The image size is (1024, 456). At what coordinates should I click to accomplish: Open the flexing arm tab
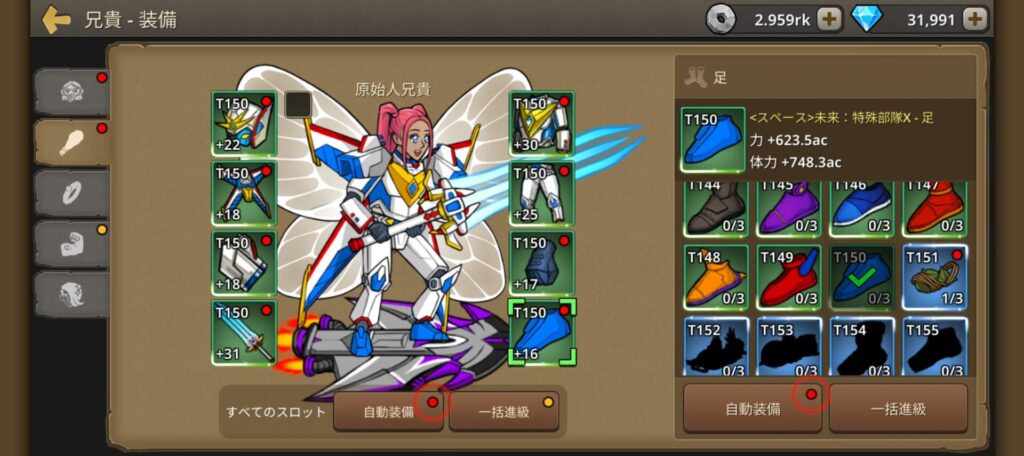coord(72,243)
